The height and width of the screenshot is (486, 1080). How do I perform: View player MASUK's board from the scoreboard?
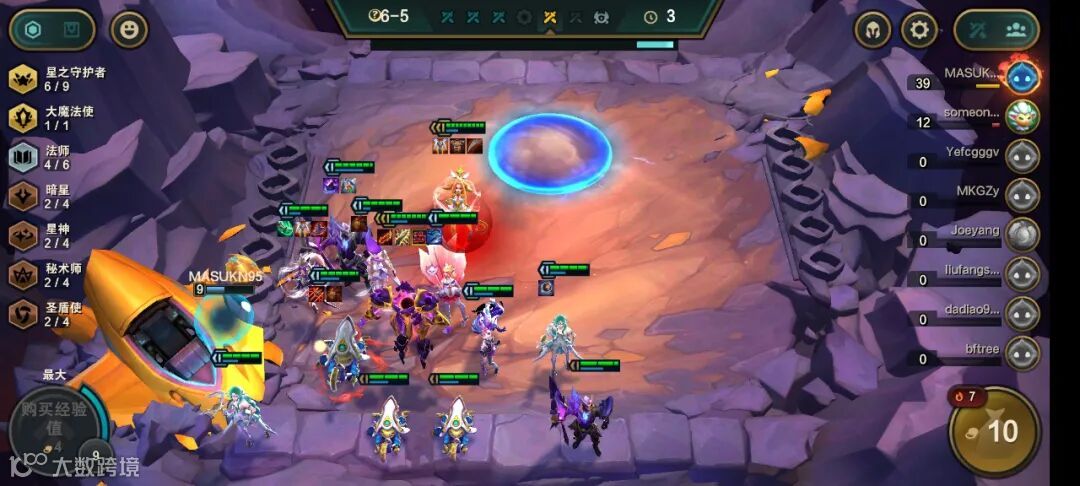(1022, 77)
